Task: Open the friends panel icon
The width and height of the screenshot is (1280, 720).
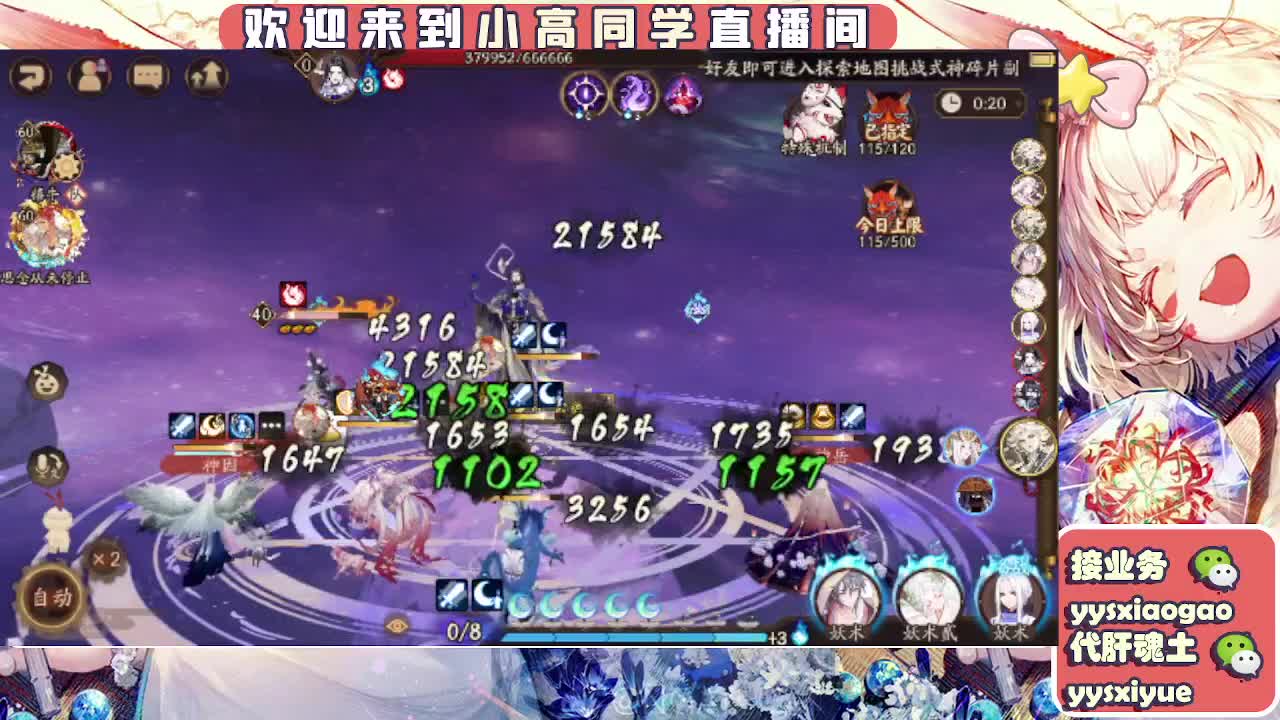Action: tap(90, 73)
